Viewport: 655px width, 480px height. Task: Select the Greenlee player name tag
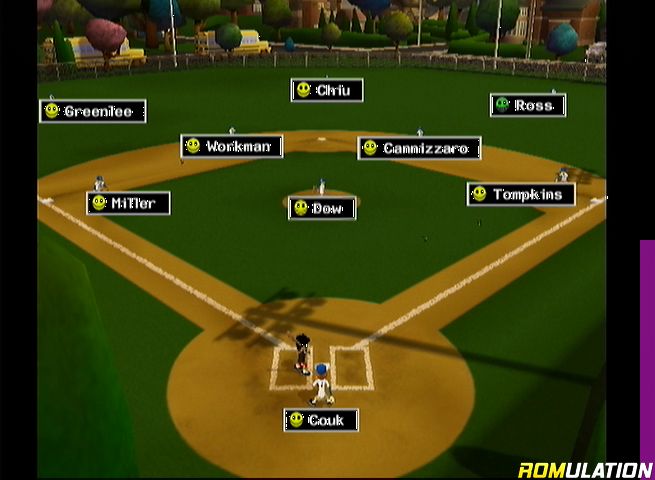[93, 111]
